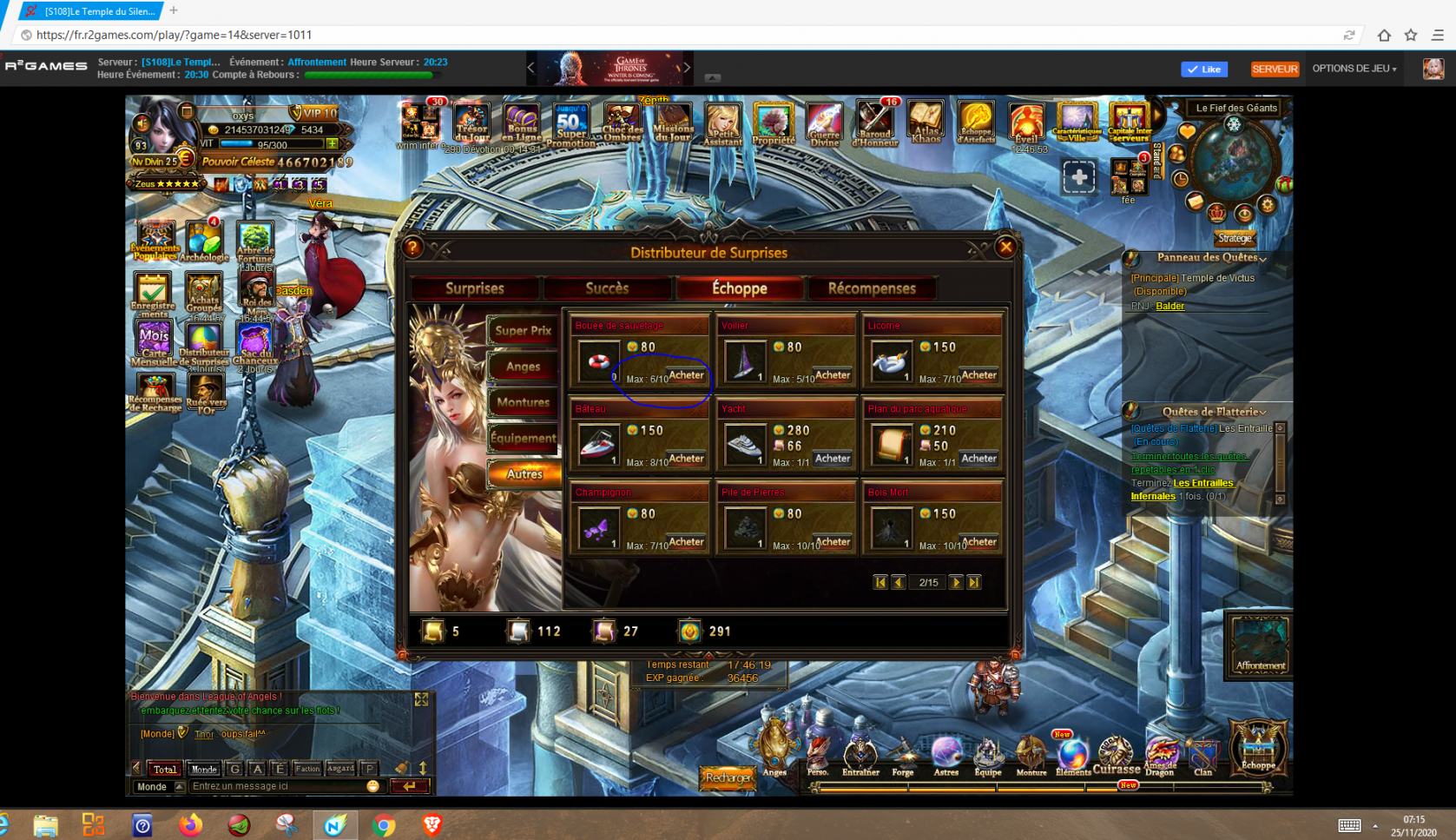Go to the next shop page
Image resolution: width=1456 pixels, height=840 pixels.
(x=956, y=582)
